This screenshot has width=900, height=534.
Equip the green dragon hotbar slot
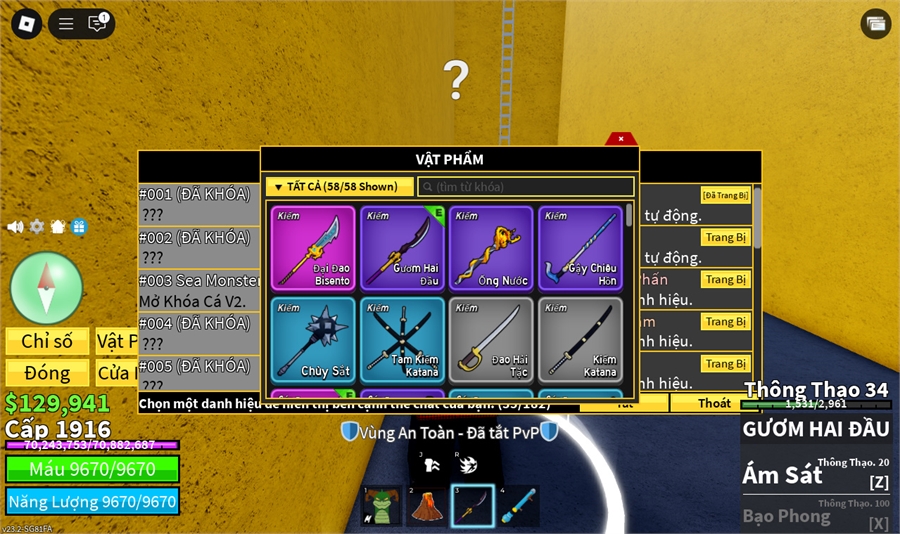pos(382,506)
